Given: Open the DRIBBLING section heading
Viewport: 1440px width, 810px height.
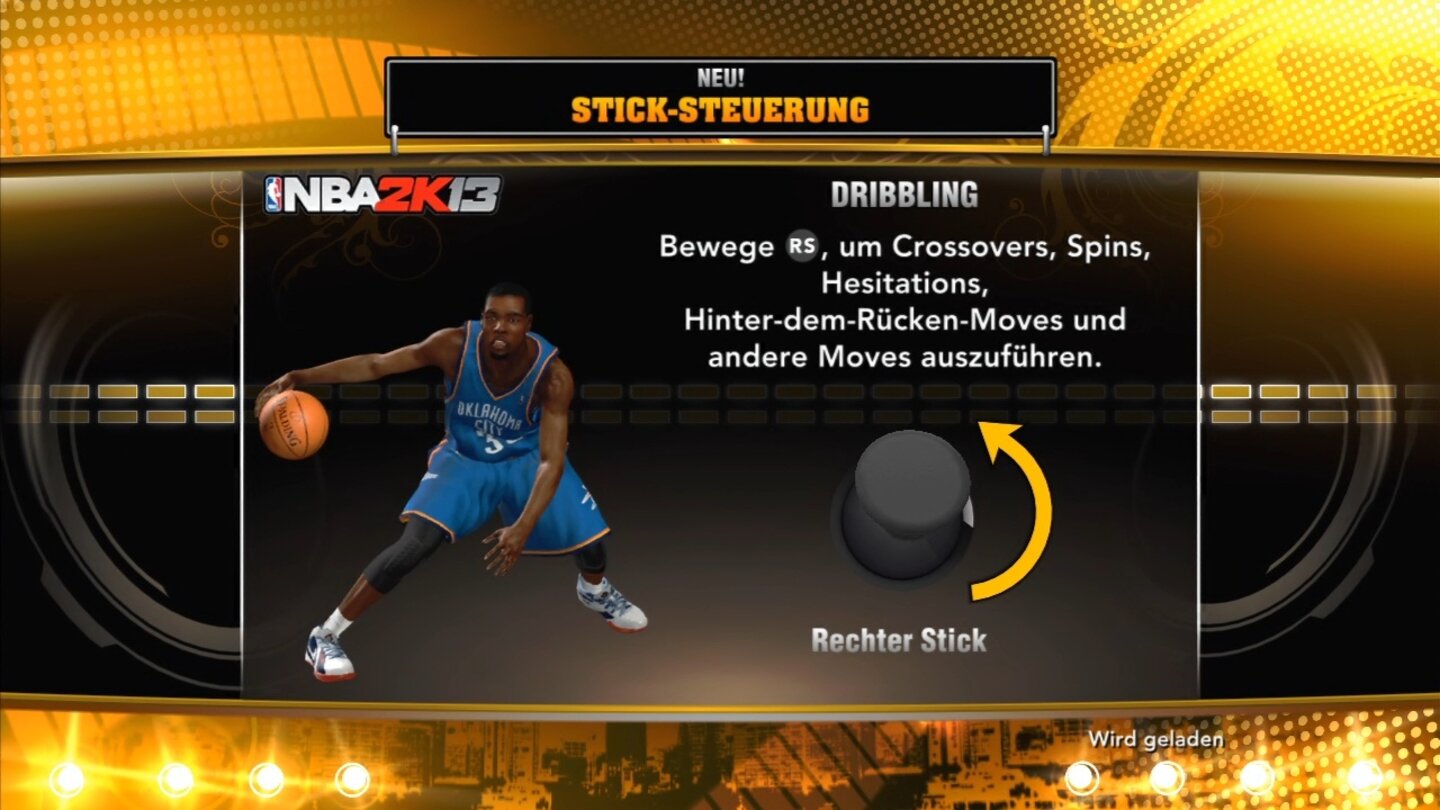Looking at the screenshot, I should pos(904,193).
